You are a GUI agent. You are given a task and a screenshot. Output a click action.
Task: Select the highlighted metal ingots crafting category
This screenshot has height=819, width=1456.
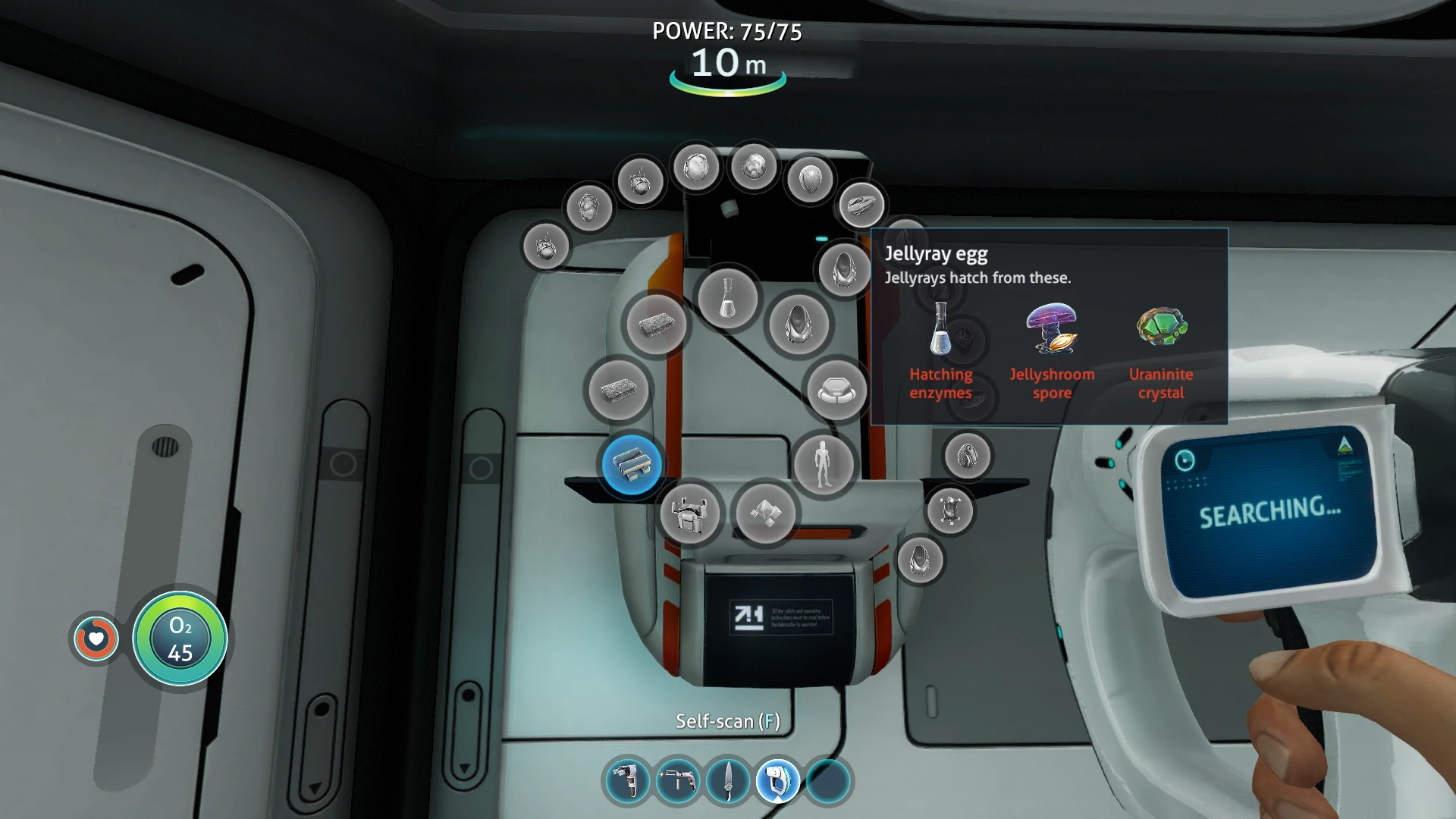pyautogui.click(x=632, y=464)
